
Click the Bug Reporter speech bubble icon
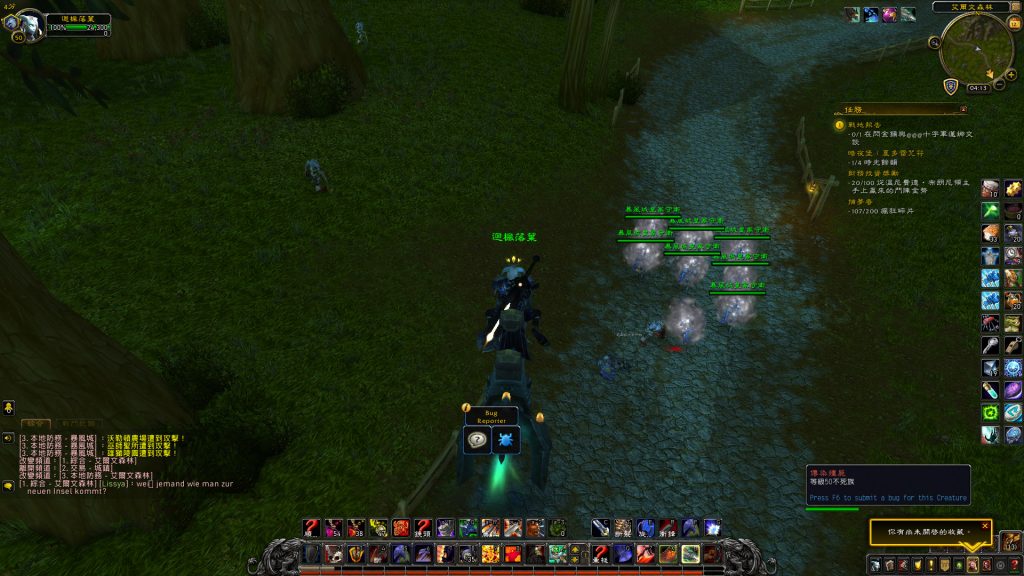click(x=478, y=440)
